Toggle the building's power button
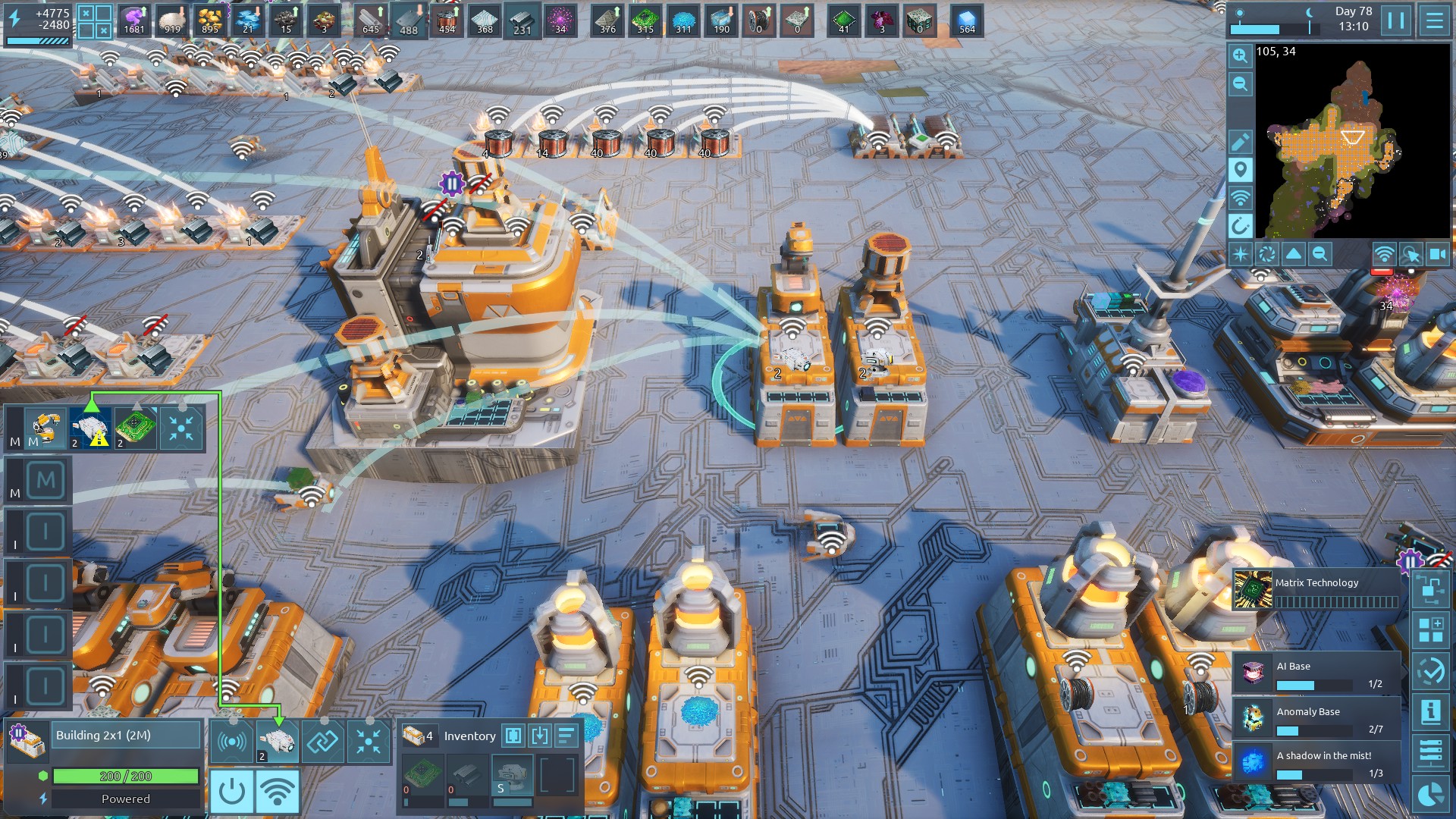Image resolution: width=1456 pixels, height=819 pixels. tap(231, 792)
